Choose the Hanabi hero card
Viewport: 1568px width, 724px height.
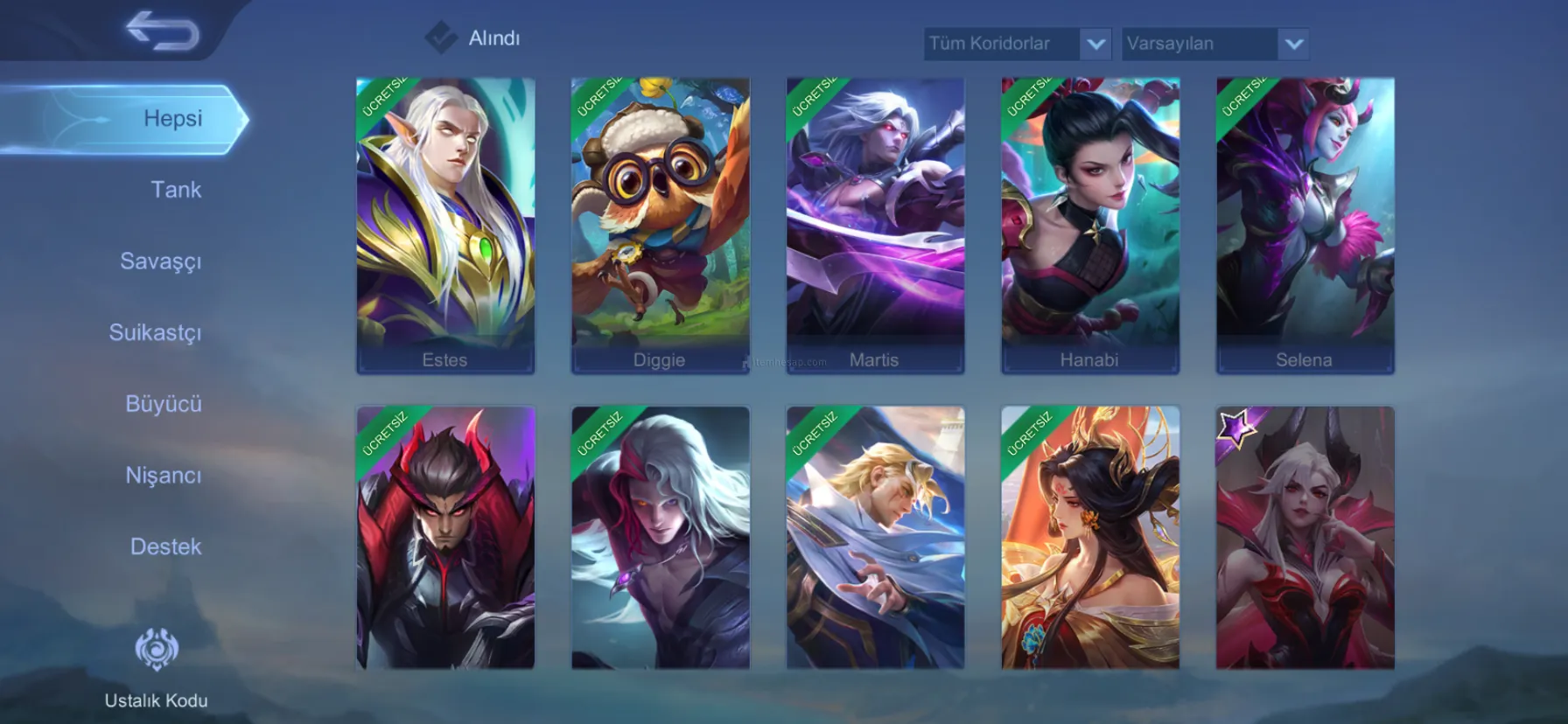coord(1090,226)
